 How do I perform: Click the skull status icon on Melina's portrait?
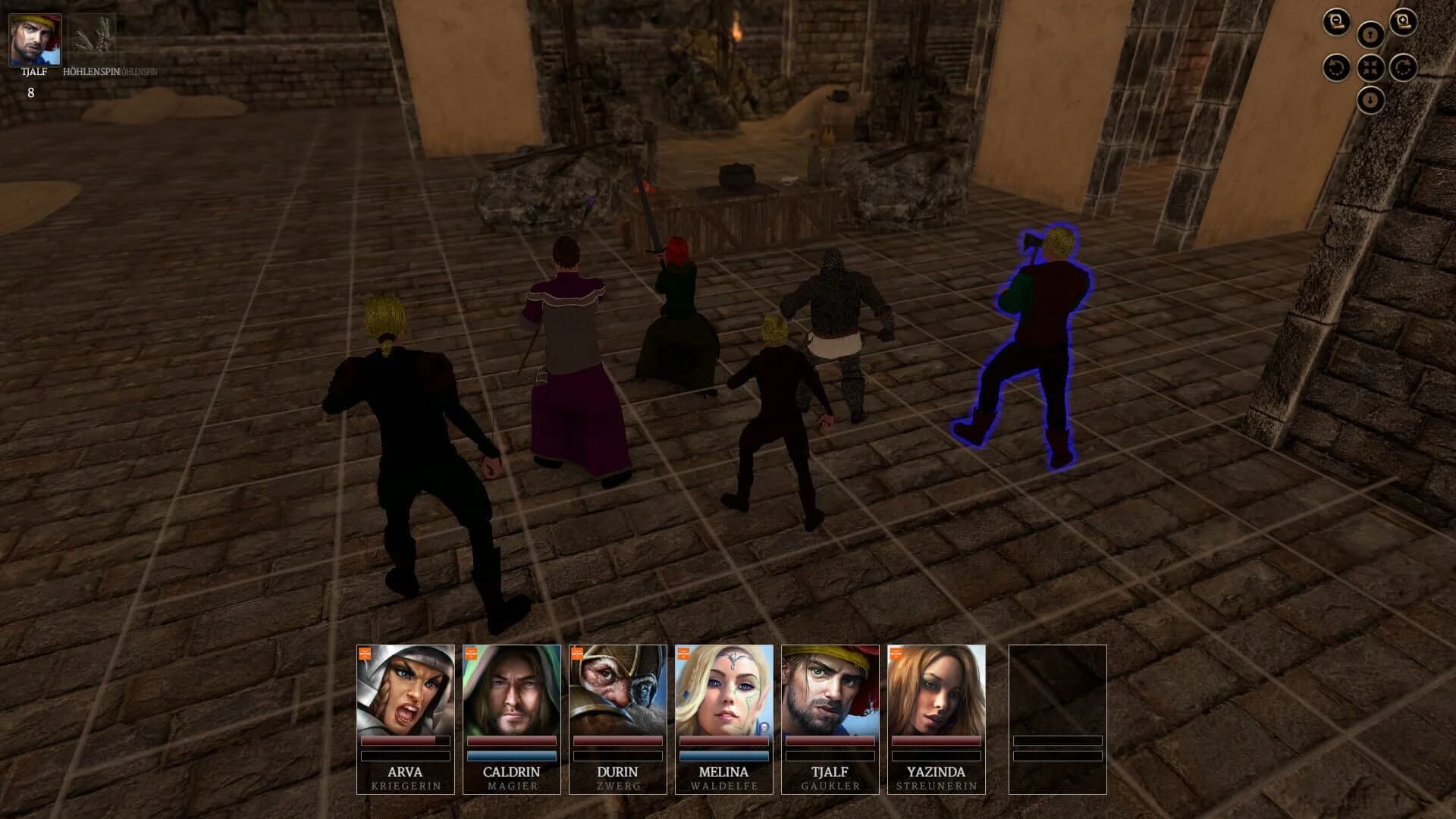click(x=764, y=726)
